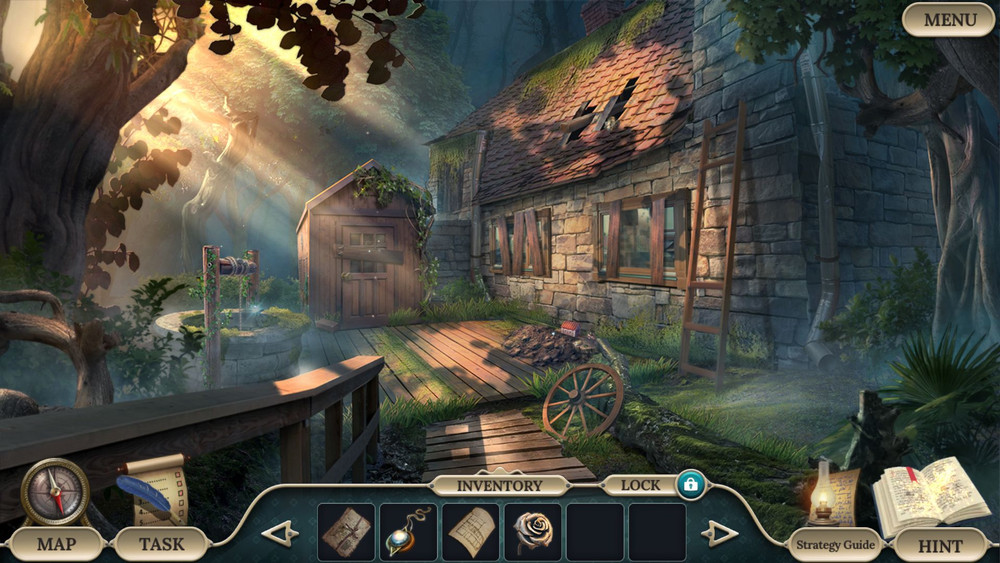Click the compass icon above Map
The image size is (1000, 563).
[x=55, y=492]
